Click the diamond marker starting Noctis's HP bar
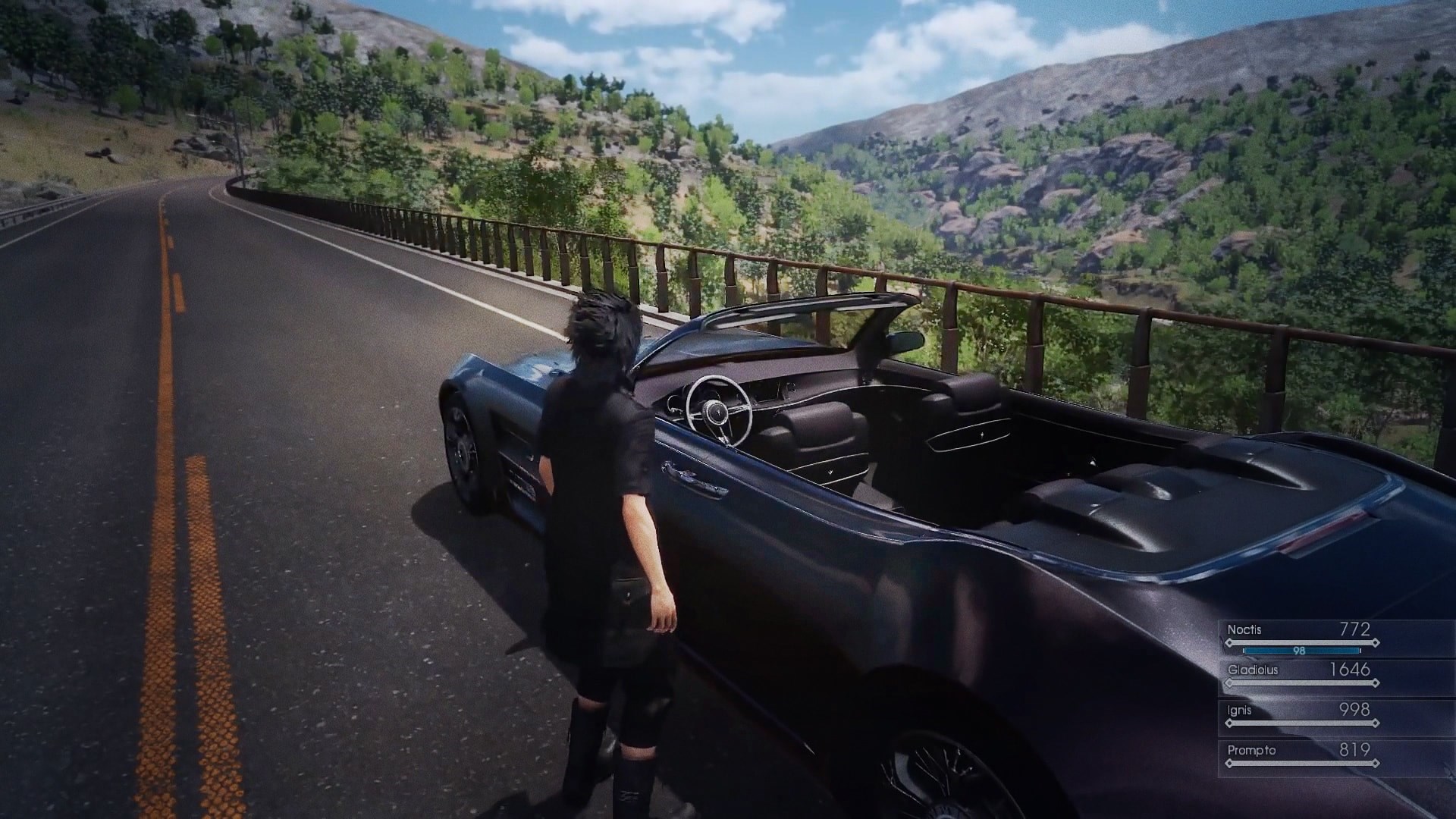The height and width of the screenshot is (819, 1456). [x=1229, y=643]
